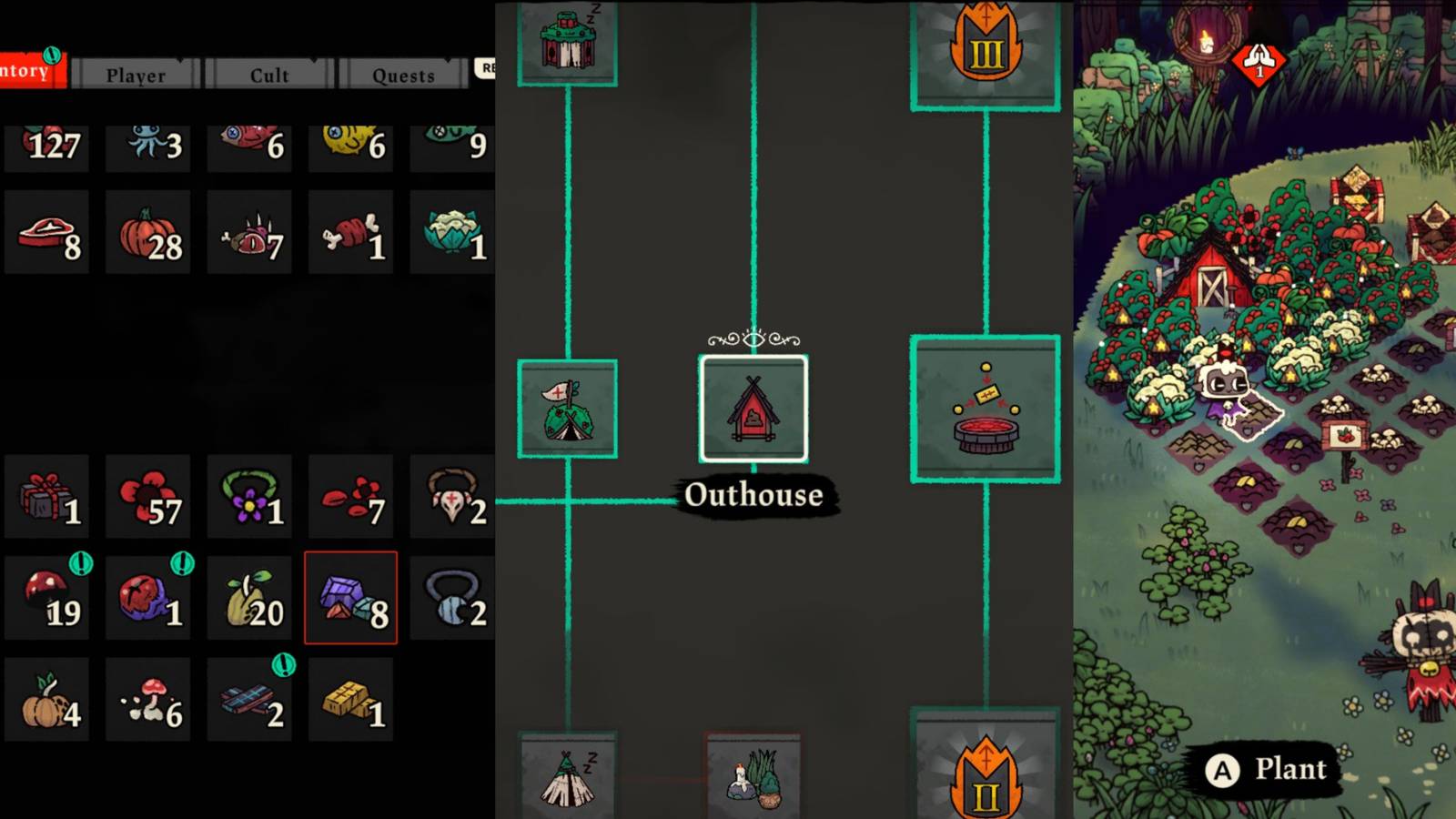Select the pumpkin stack of 28

pyautogui.click(x=148, y=232)
